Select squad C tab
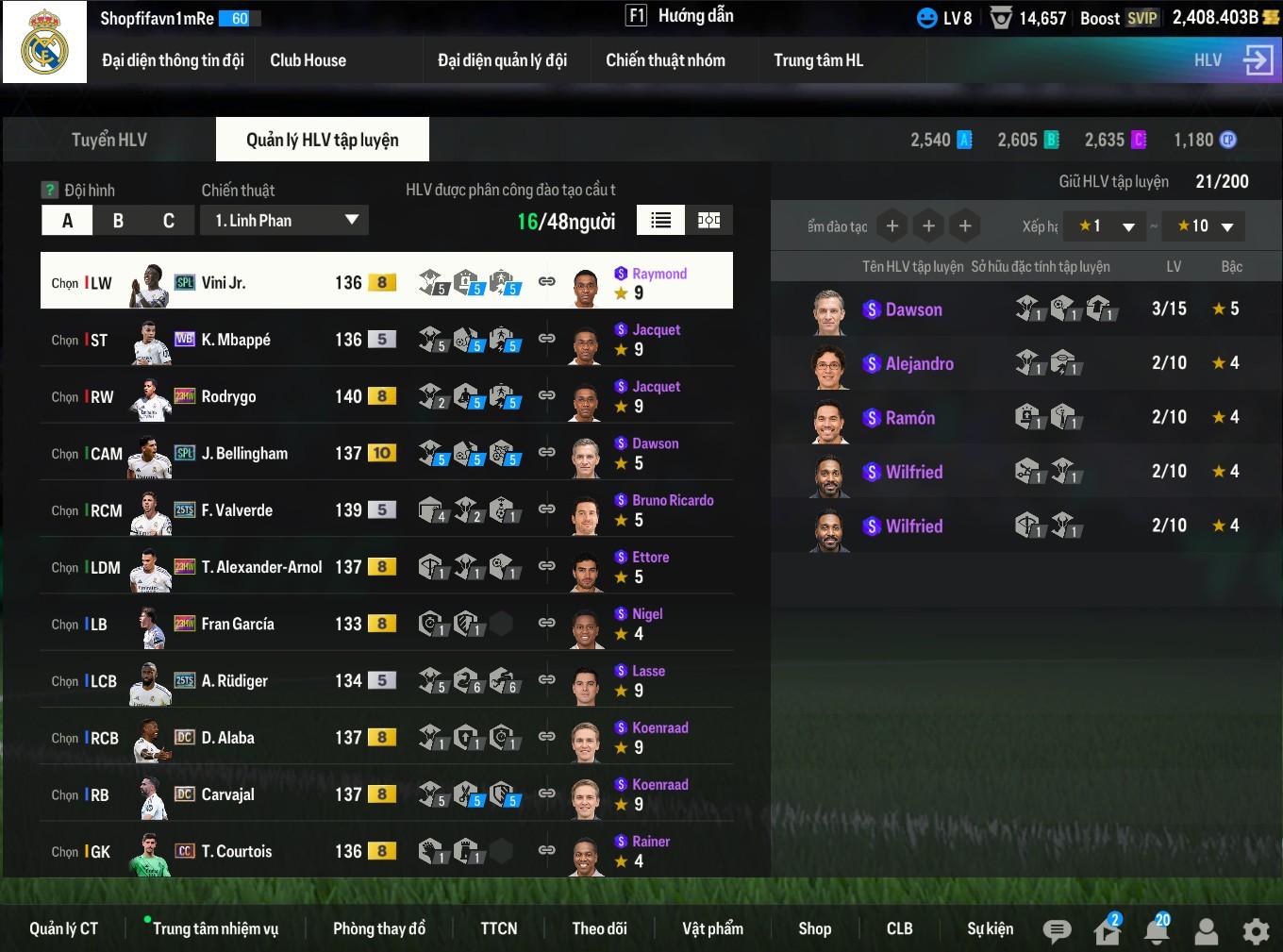The width and height of the screenshot is (1283, 952). (169, 221)
